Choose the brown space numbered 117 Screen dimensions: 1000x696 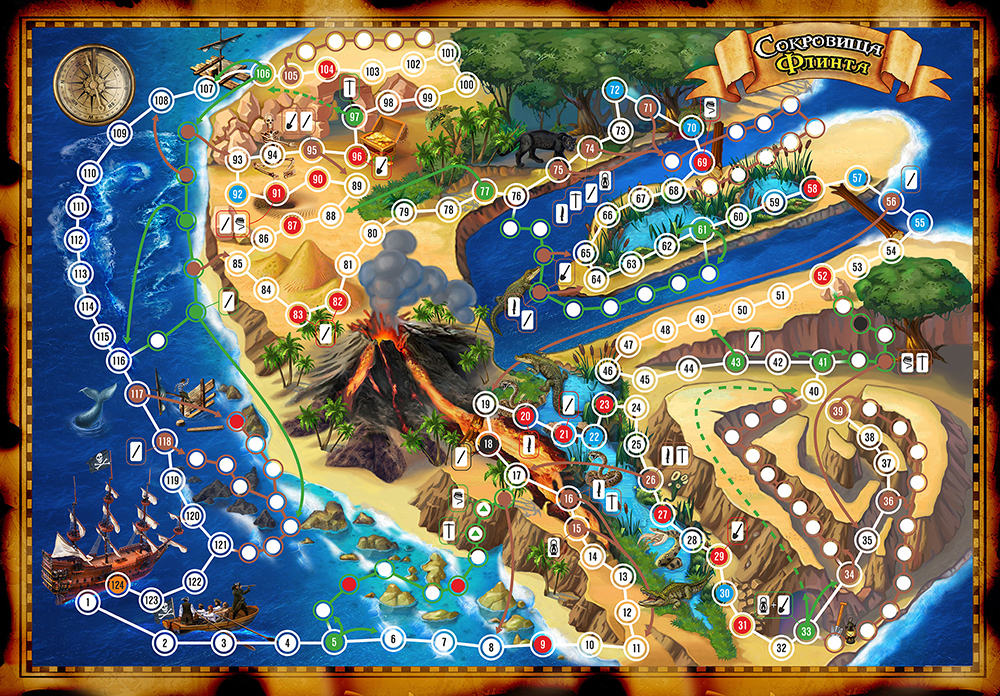(x=138, y=394)
